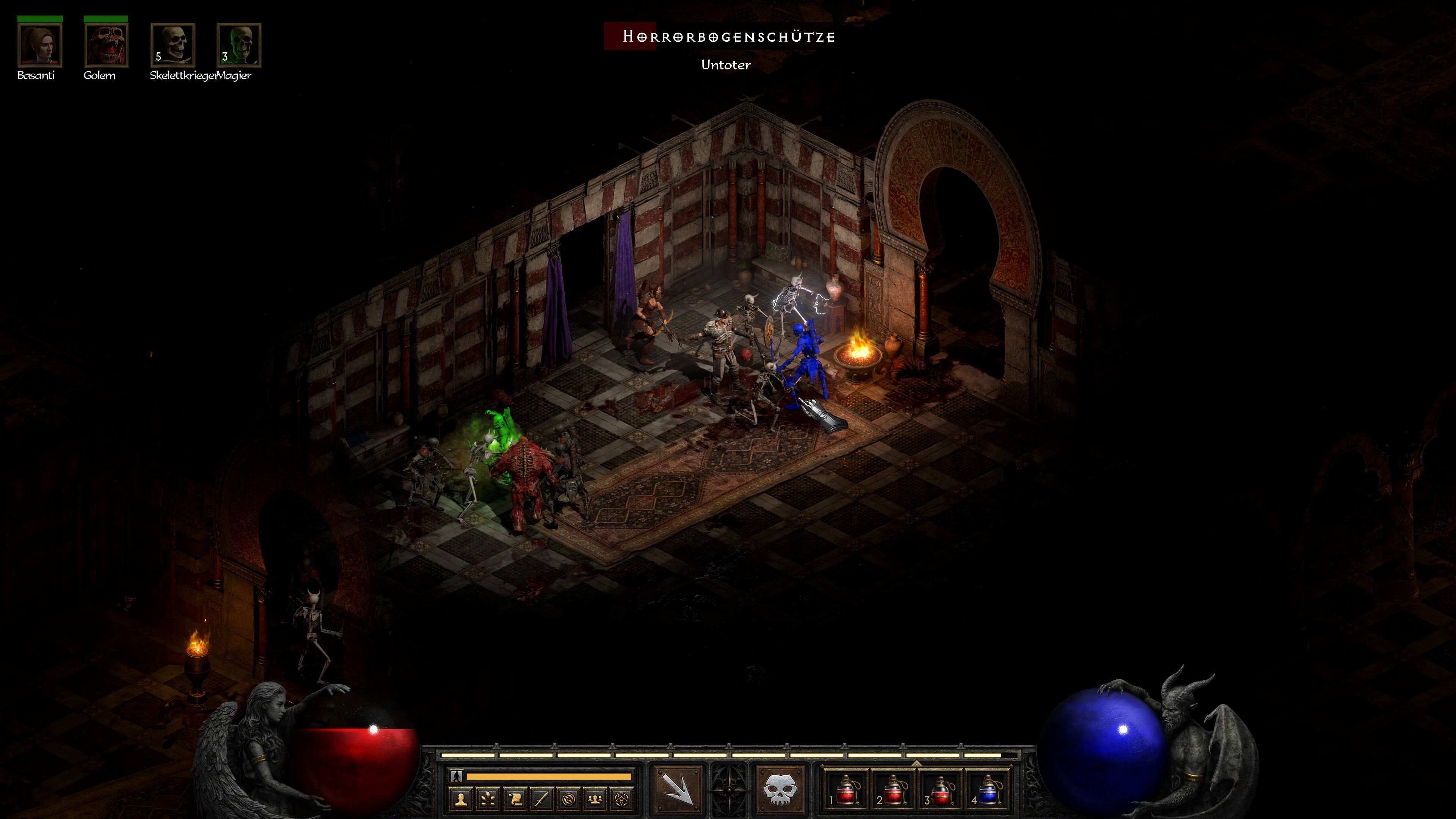1456x819 pixels.
Task: Open the character sheet button
Action: click(x=461, y=799)
